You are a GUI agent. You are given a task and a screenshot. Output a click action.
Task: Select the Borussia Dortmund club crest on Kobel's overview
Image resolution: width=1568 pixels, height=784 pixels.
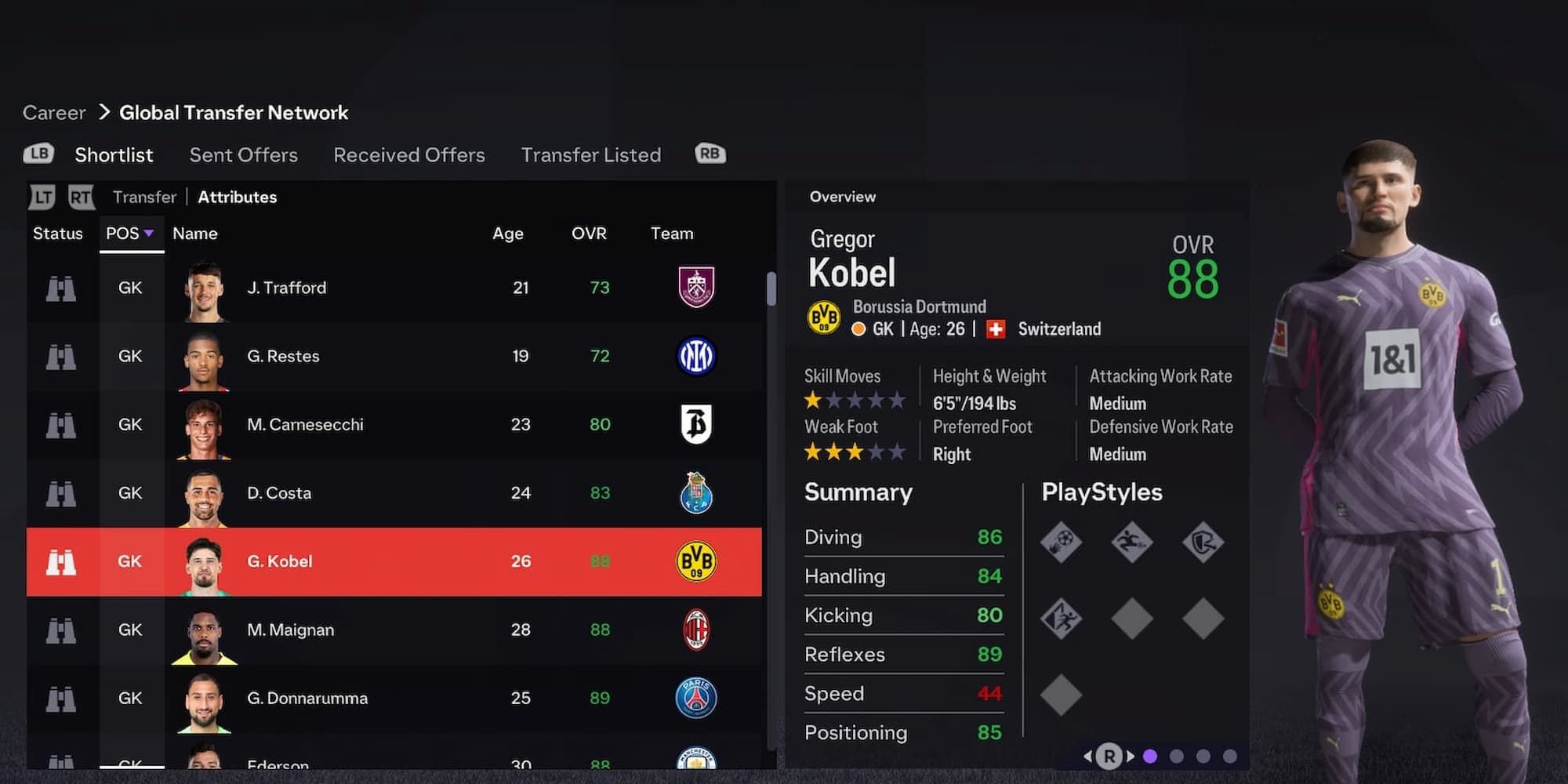(x=826, y=318)
